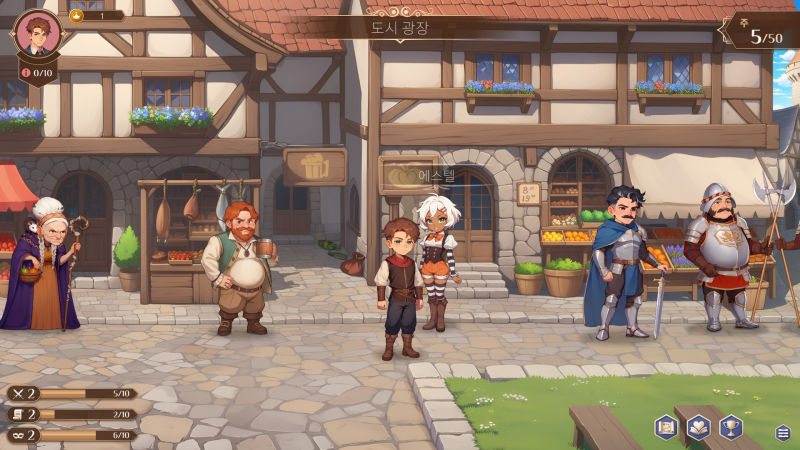800x450 pixels.
Task: Show the trophy achievements screen
Action: tap(731, 427)
